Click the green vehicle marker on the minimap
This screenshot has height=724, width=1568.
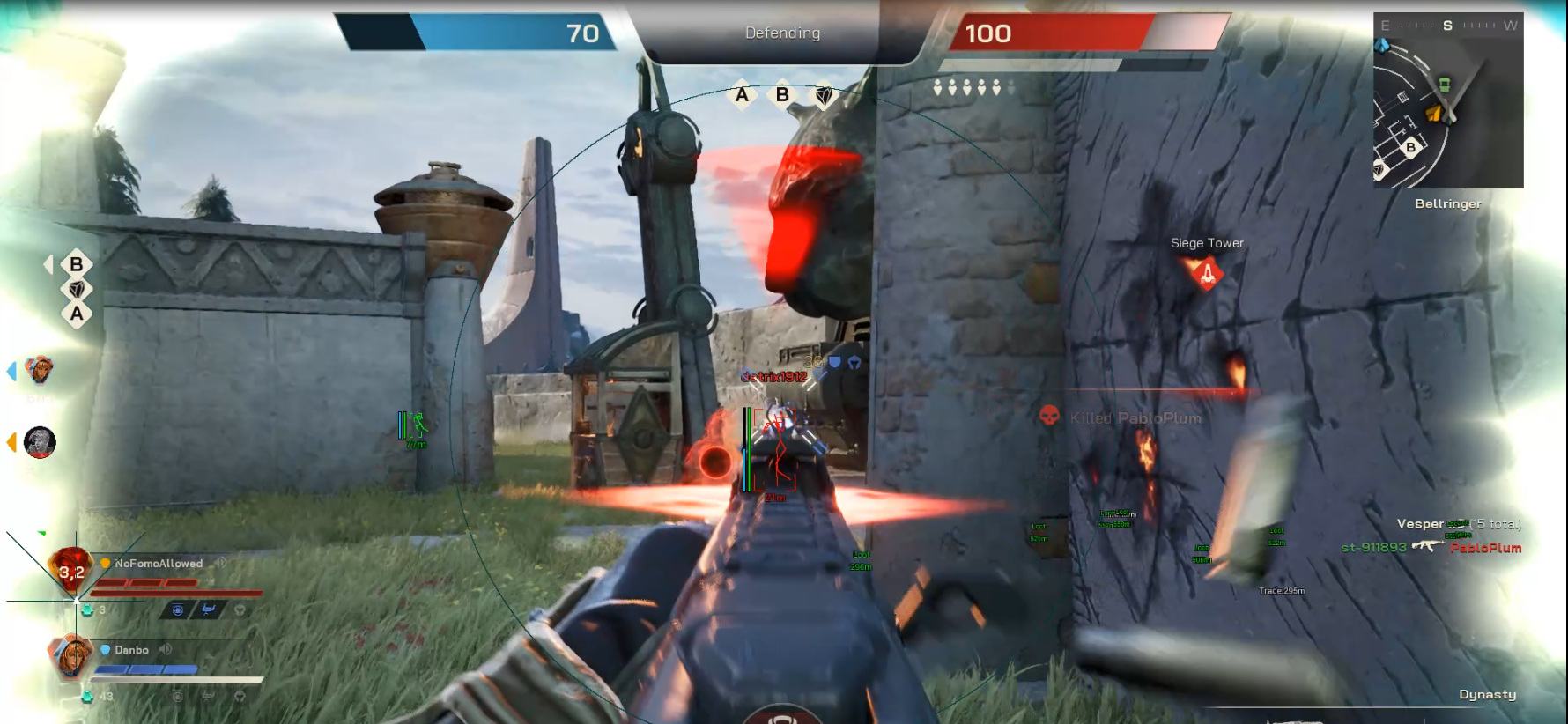point(1444,85)
